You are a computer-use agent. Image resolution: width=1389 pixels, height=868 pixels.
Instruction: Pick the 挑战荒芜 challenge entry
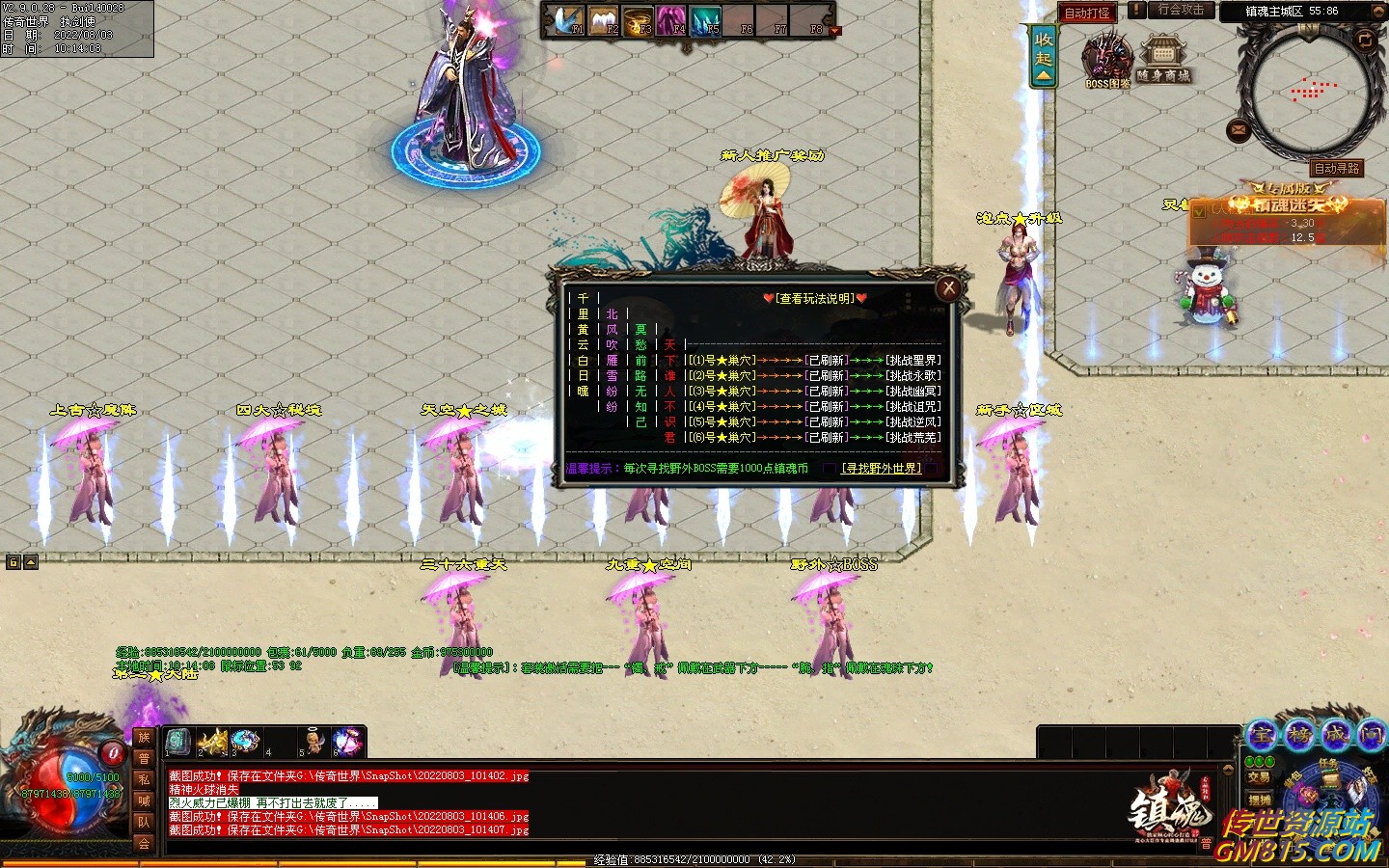[x=912, y=438]
